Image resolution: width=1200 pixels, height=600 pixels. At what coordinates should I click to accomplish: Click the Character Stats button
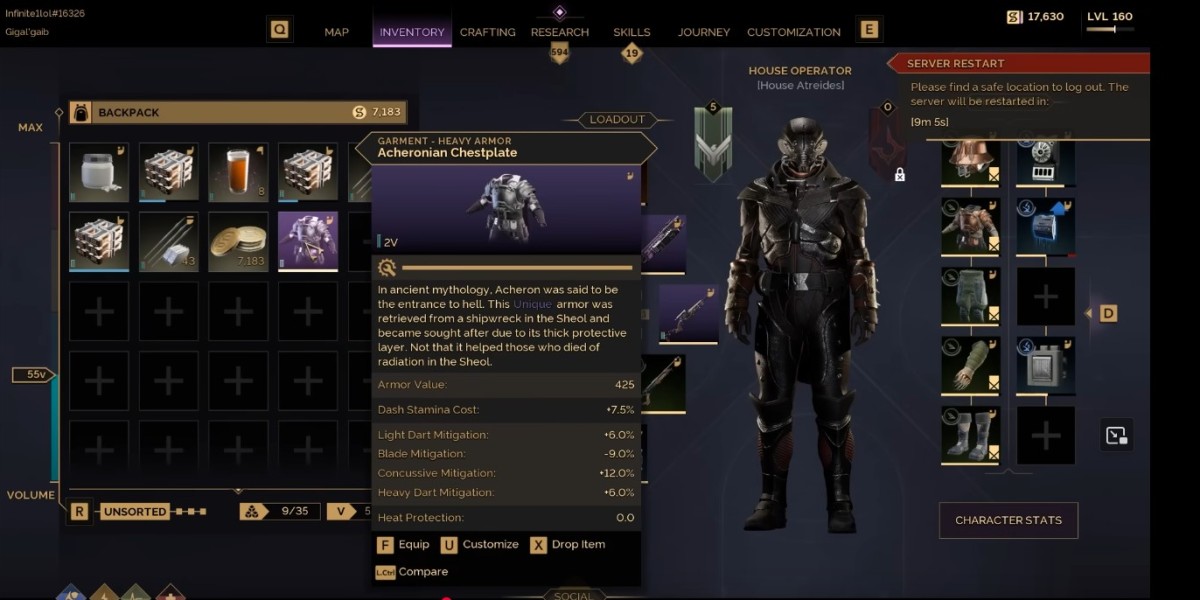(x=1008, y=520)
